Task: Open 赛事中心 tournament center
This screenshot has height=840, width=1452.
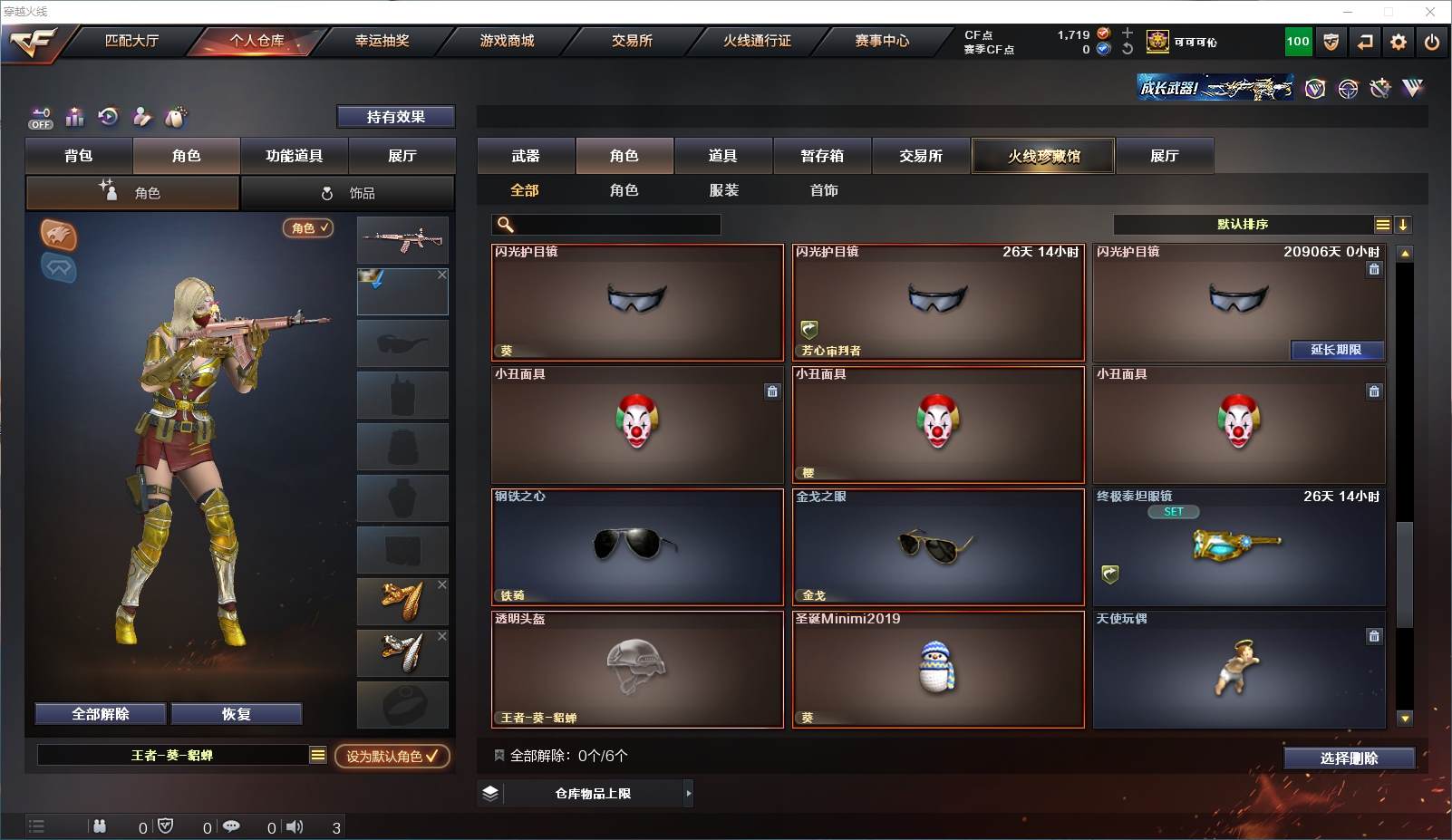Action: [x=881, y=41]
